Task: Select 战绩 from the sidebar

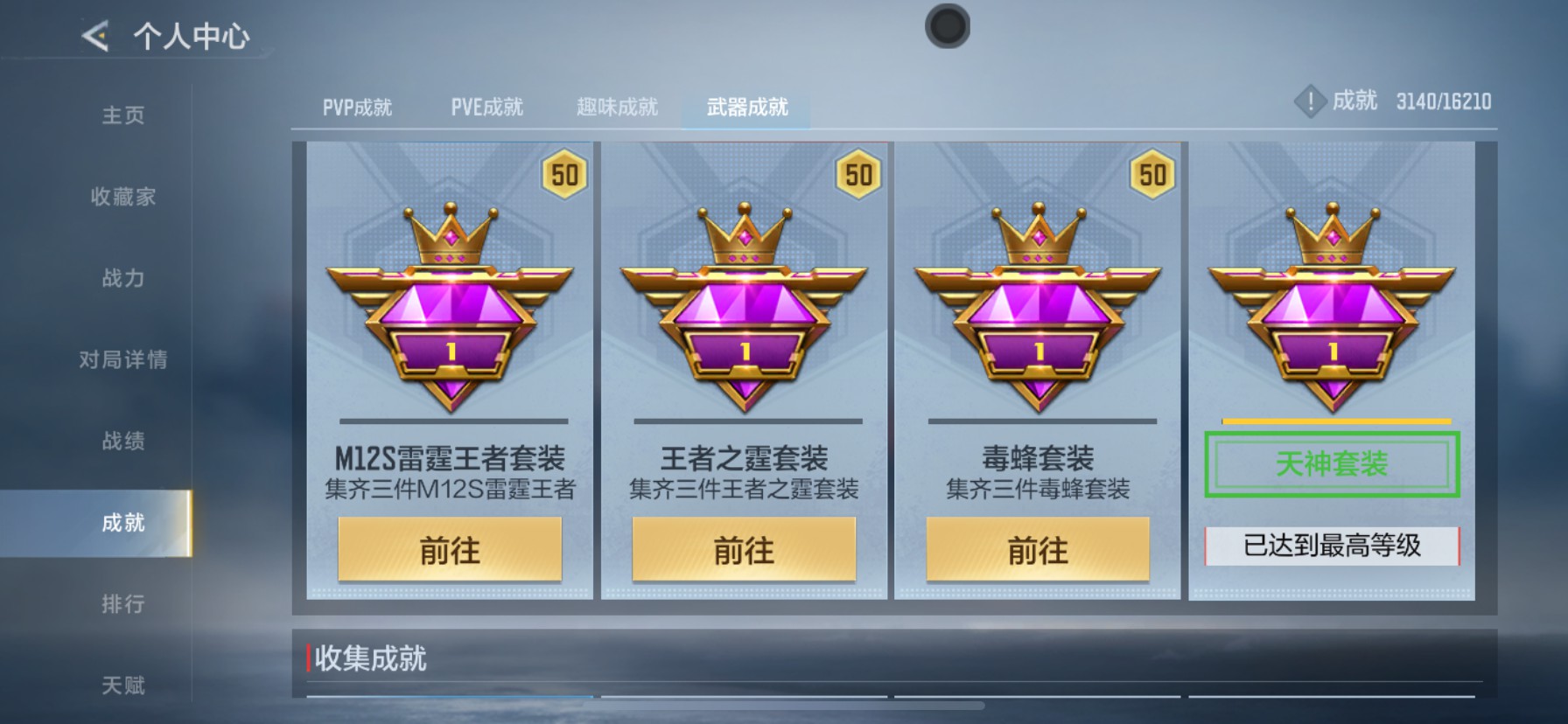Action: [122, 442]
